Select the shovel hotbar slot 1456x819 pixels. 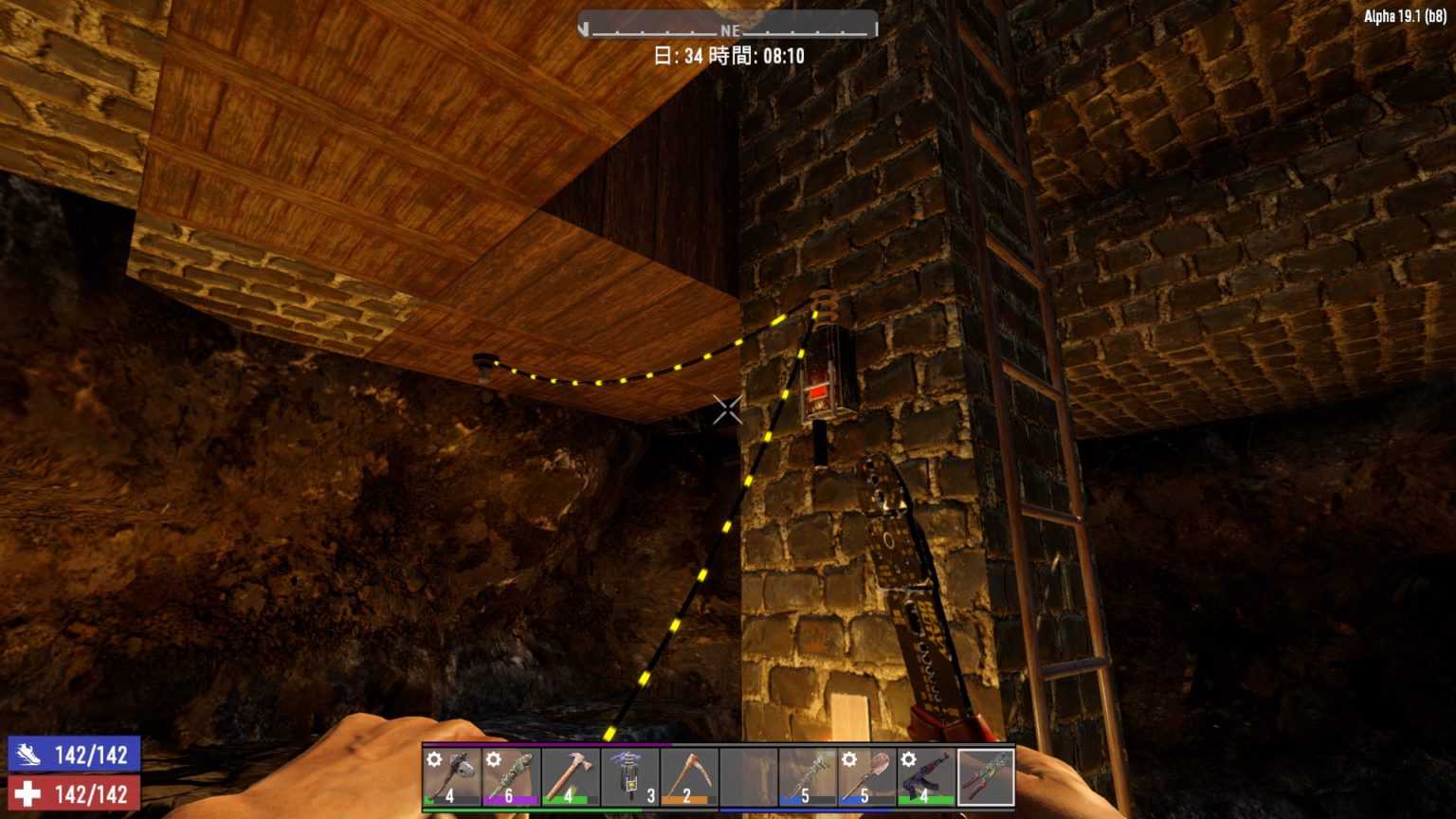pos(866,777)
